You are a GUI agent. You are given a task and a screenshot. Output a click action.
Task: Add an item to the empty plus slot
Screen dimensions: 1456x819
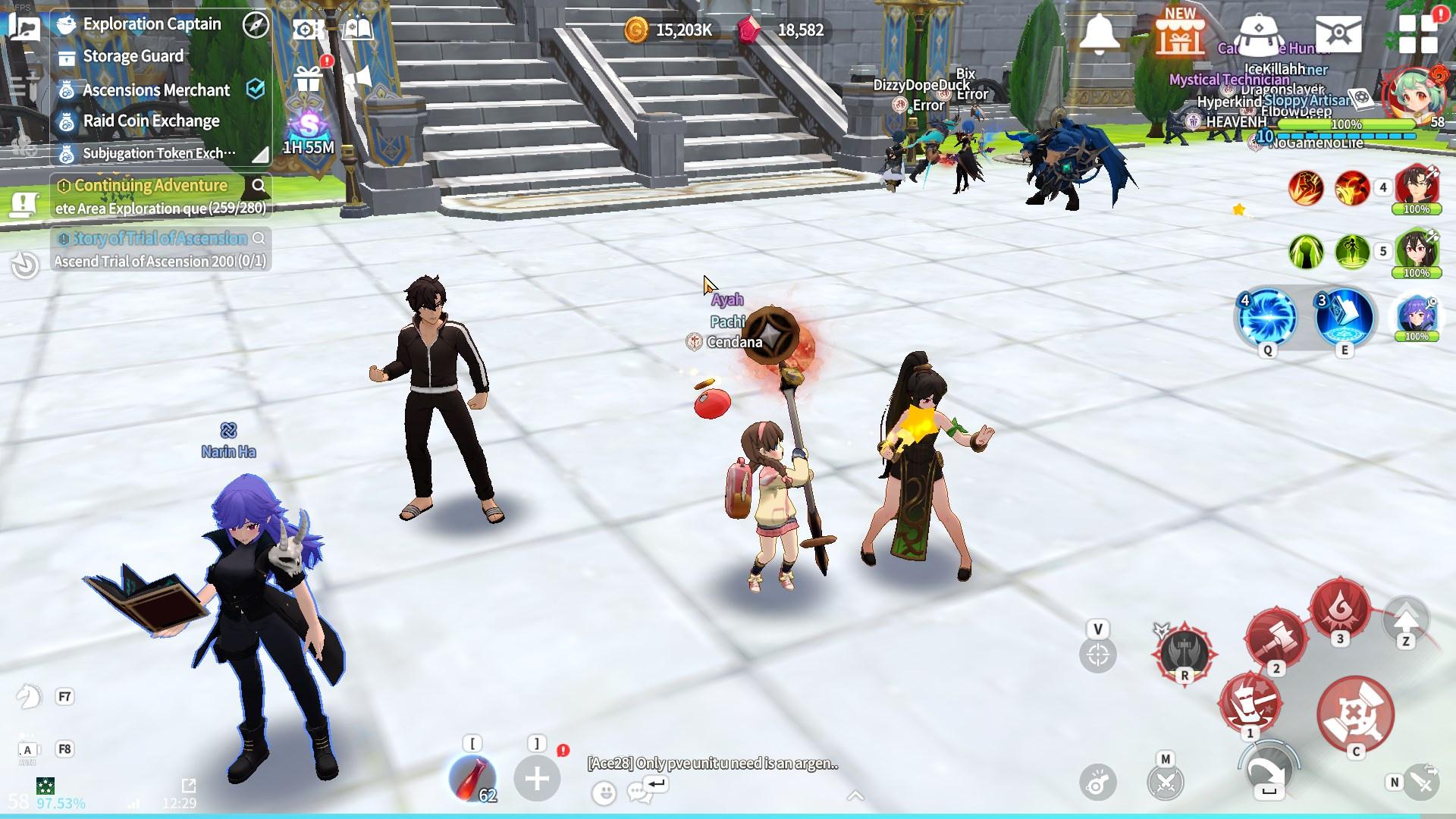pyautogui.click(x=537, y=778)
